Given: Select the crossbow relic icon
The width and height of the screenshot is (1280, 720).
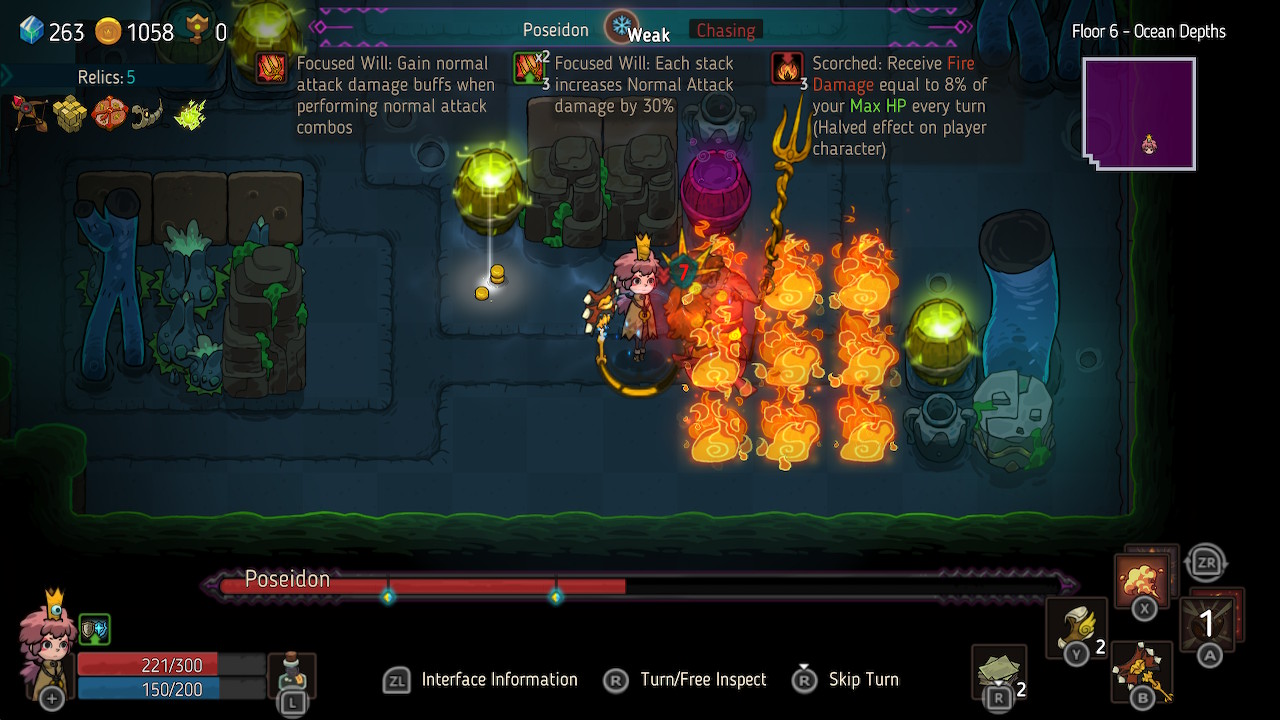Looking at the screenshot, I should [x=30, y=115].
